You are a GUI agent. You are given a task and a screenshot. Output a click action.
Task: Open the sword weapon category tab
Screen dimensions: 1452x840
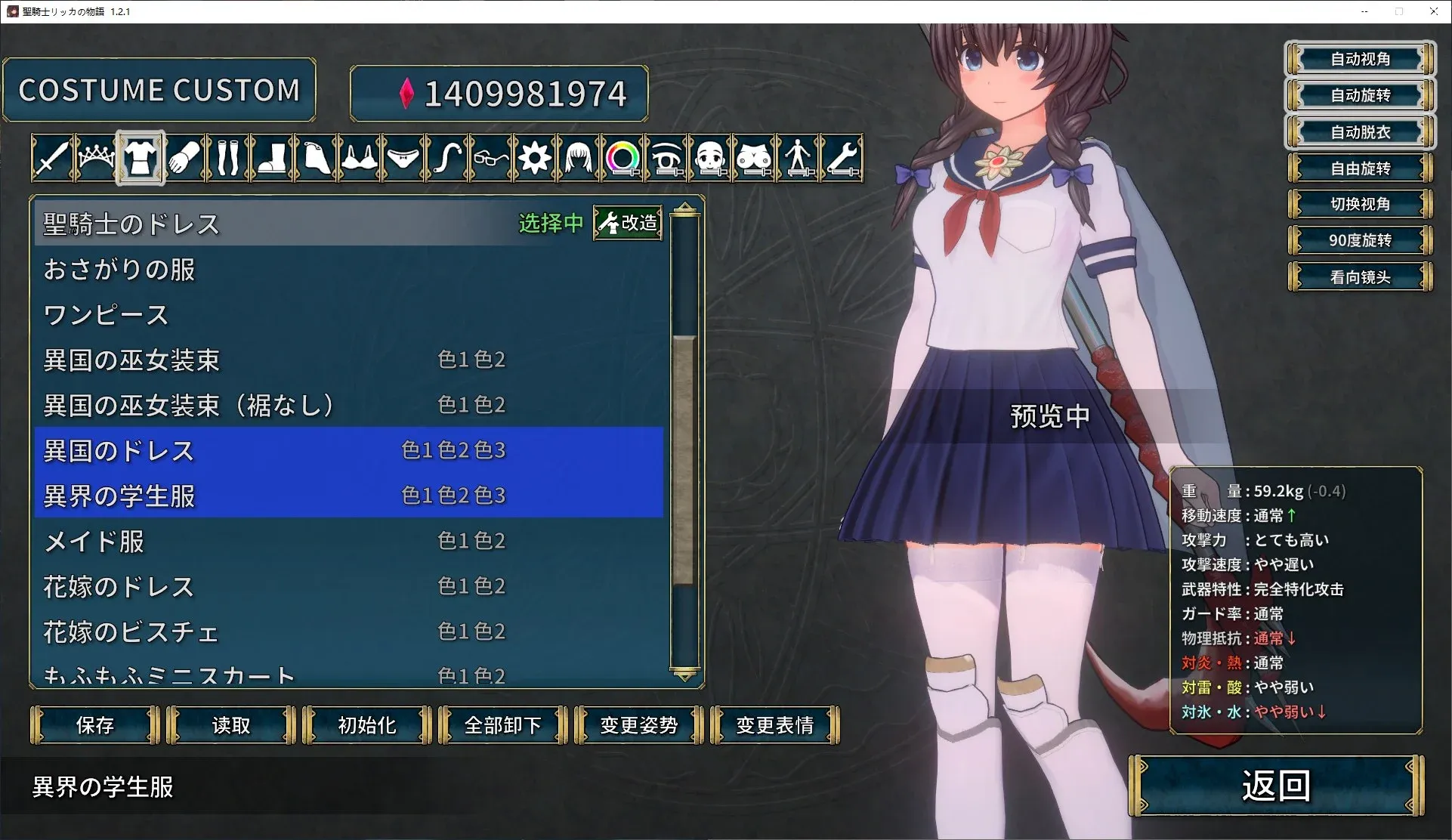[x=52, y=158]
